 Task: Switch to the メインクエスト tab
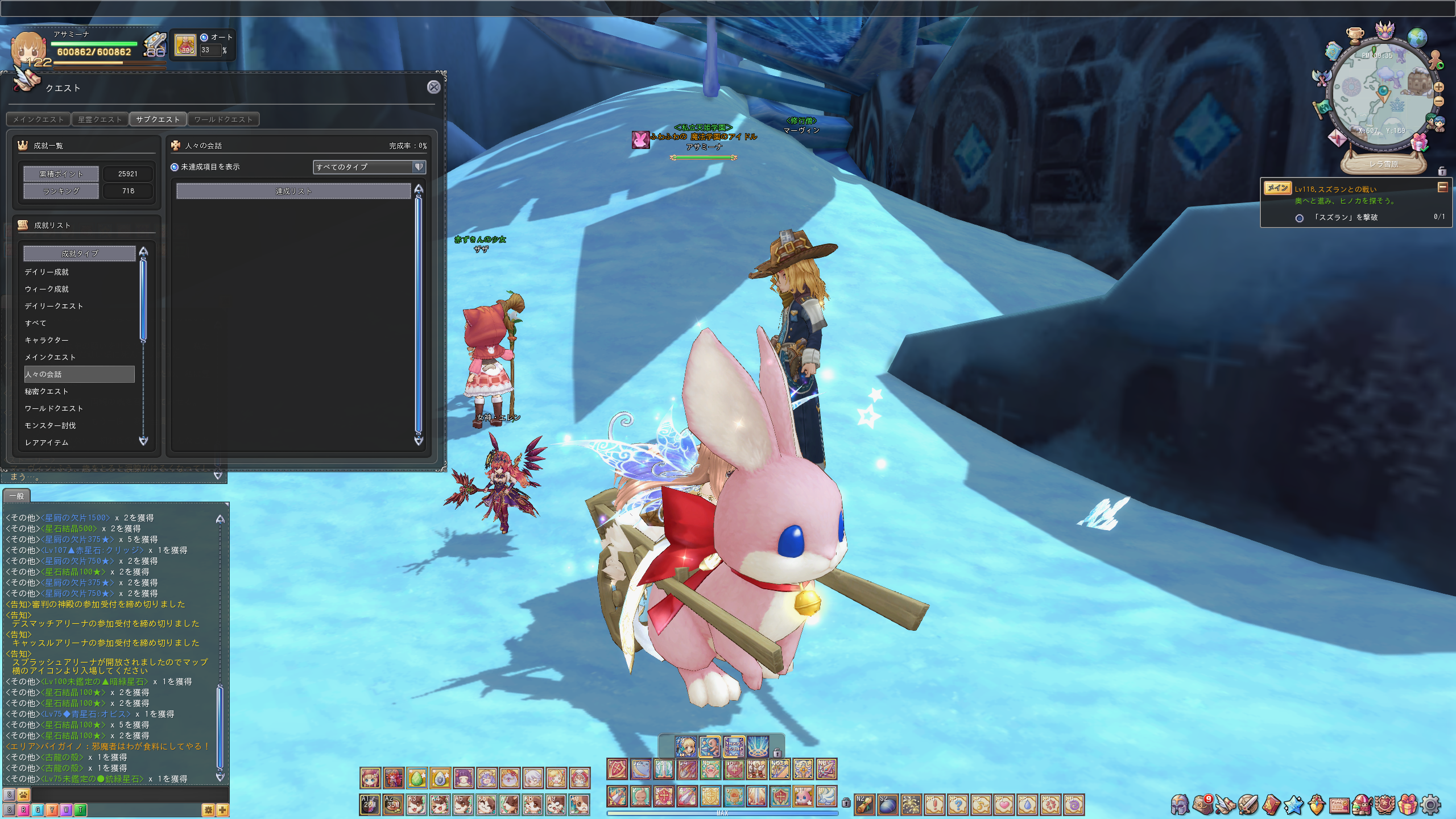pyautogui.click(x=39, y=119)
